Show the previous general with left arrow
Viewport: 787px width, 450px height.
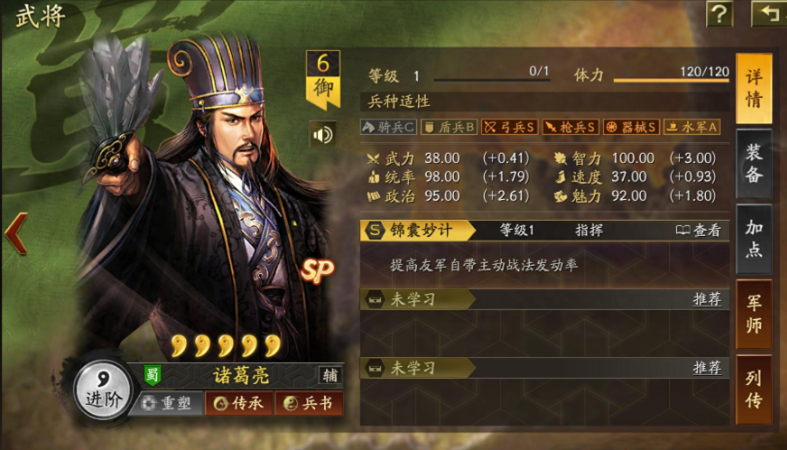click(15, 233)
